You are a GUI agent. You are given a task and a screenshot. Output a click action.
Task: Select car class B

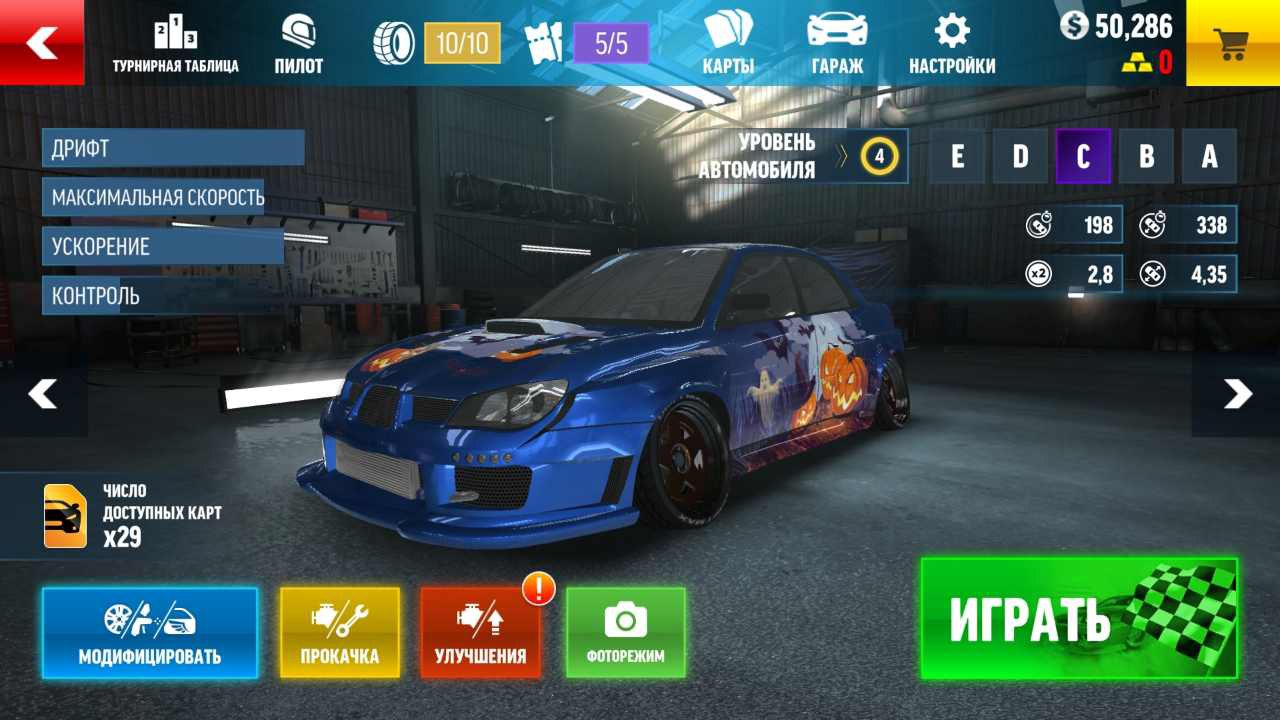point(1146,157)
